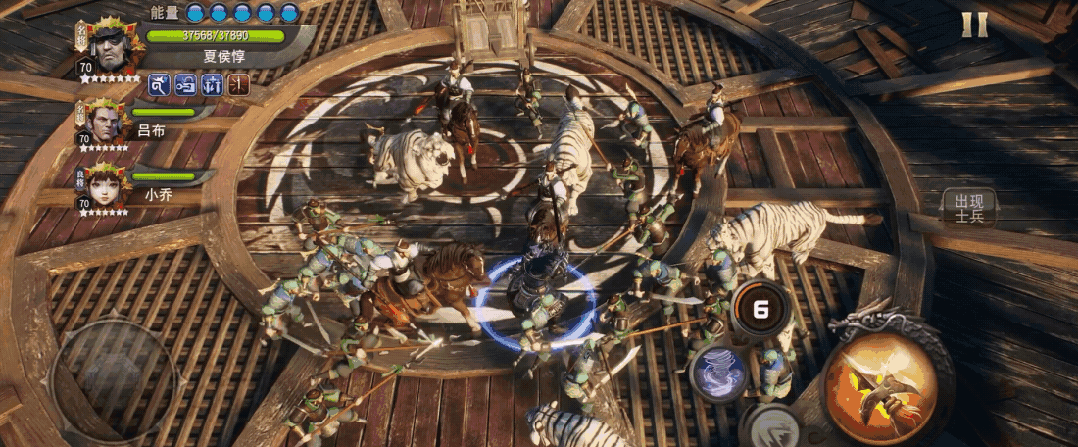Image resolution: width=1078 pixels, height=447 pixels.
Task: Tap the skill on 6-second cooldown
Action: click(760, 308)
